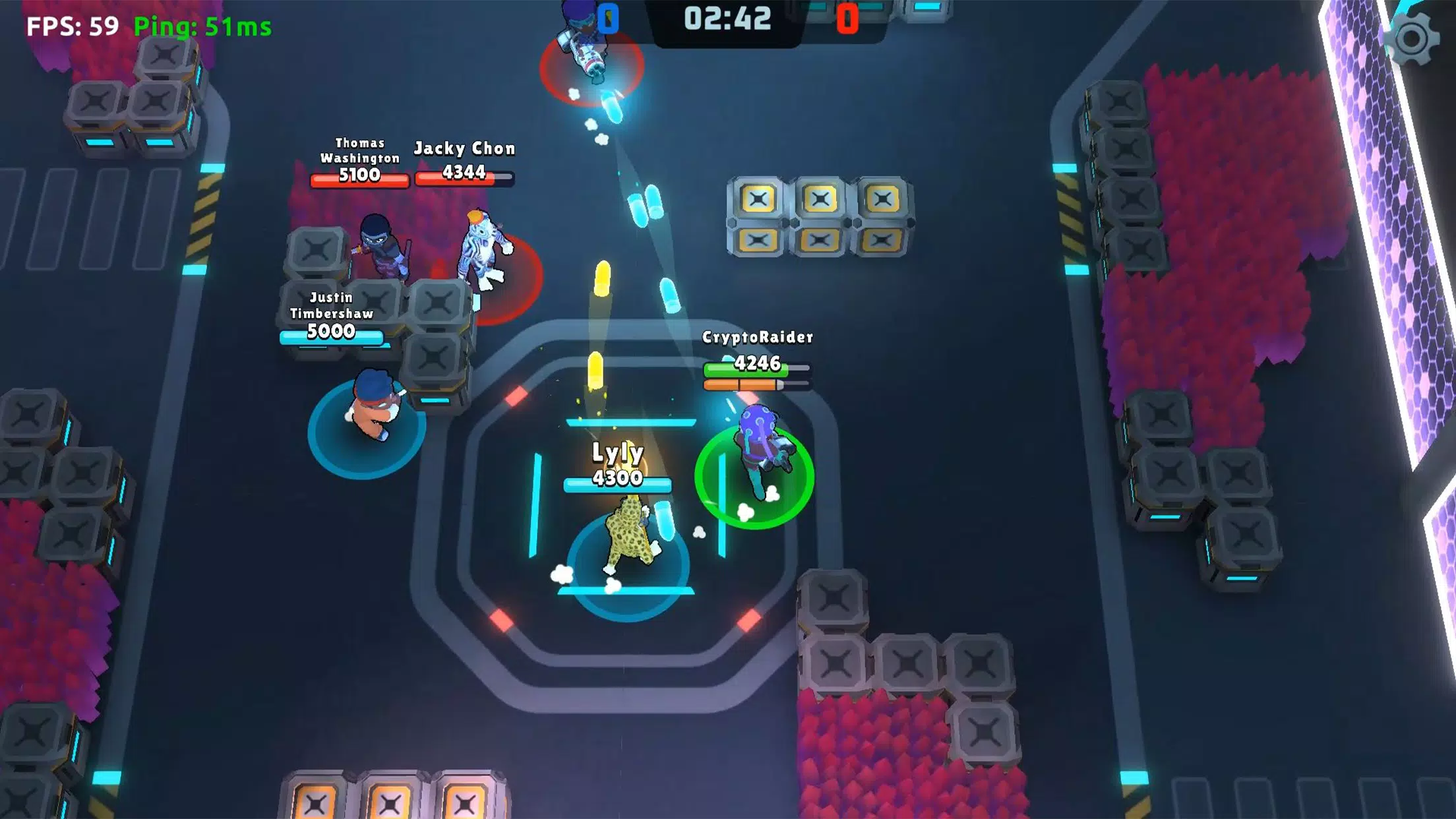Select the blue team score zero
This screenshot has height=819, width=1456.
point(610,18)
